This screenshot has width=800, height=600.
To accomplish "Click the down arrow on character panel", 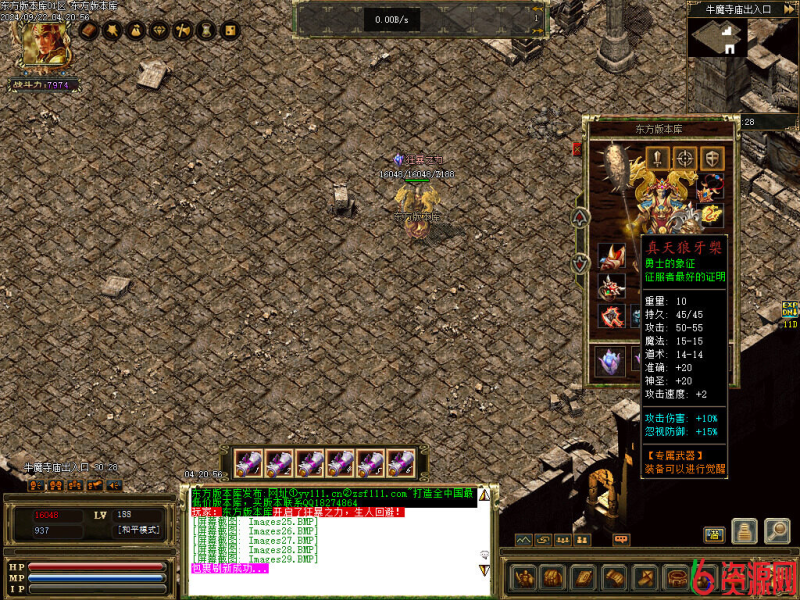I will [580, 264].
